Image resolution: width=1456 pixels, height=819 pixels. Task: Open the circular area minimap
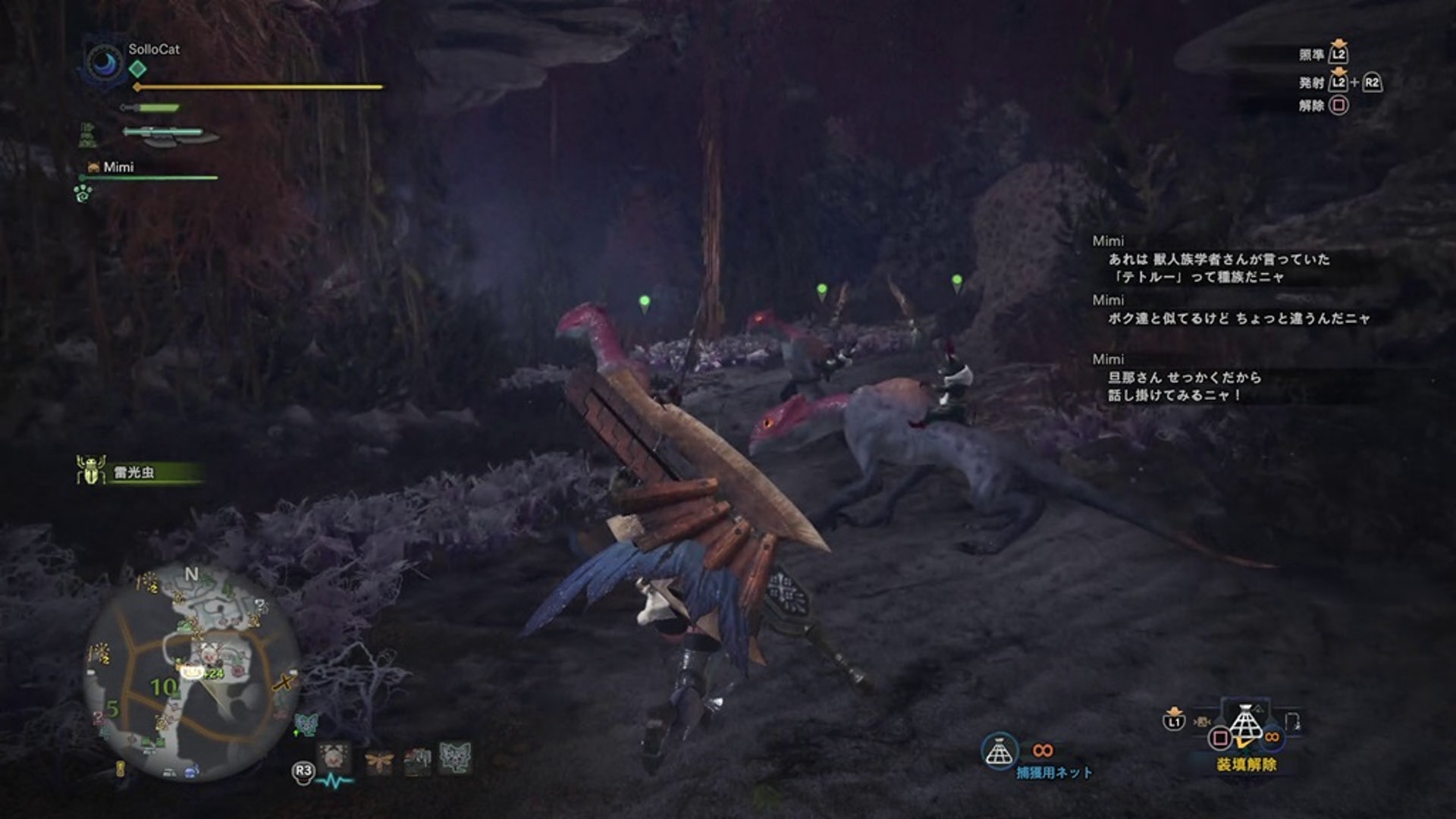(x=190, y=673)
